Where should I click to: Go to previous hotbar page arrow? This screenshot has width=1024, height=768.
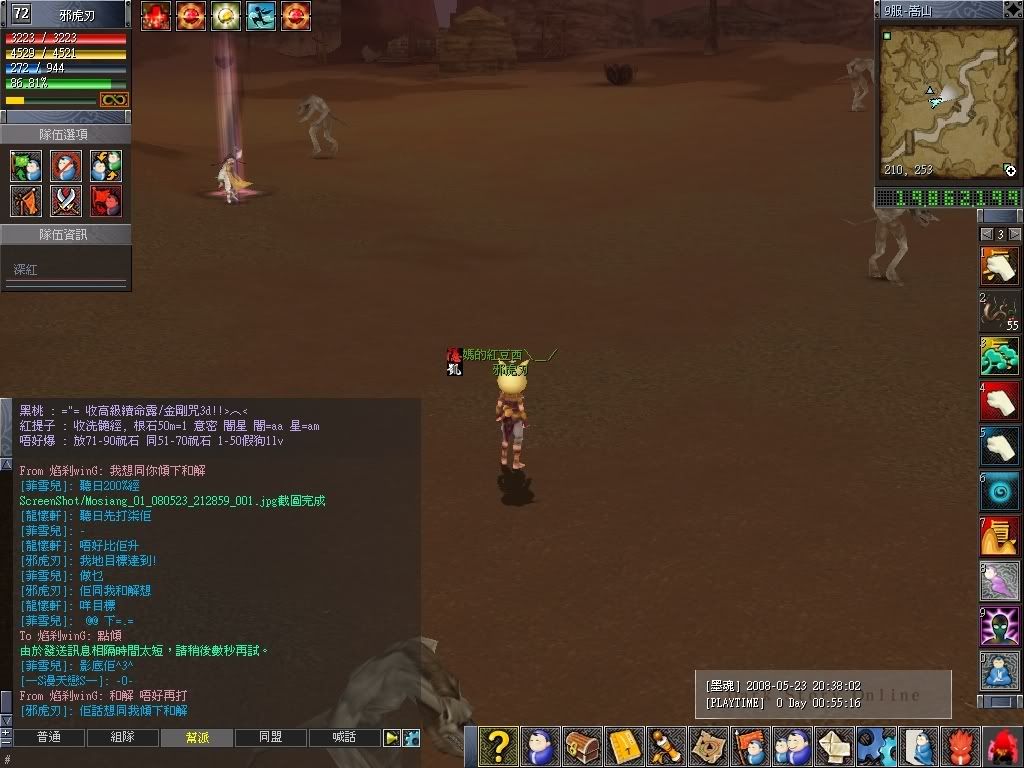pyautogui.click(x=986, y=234)
